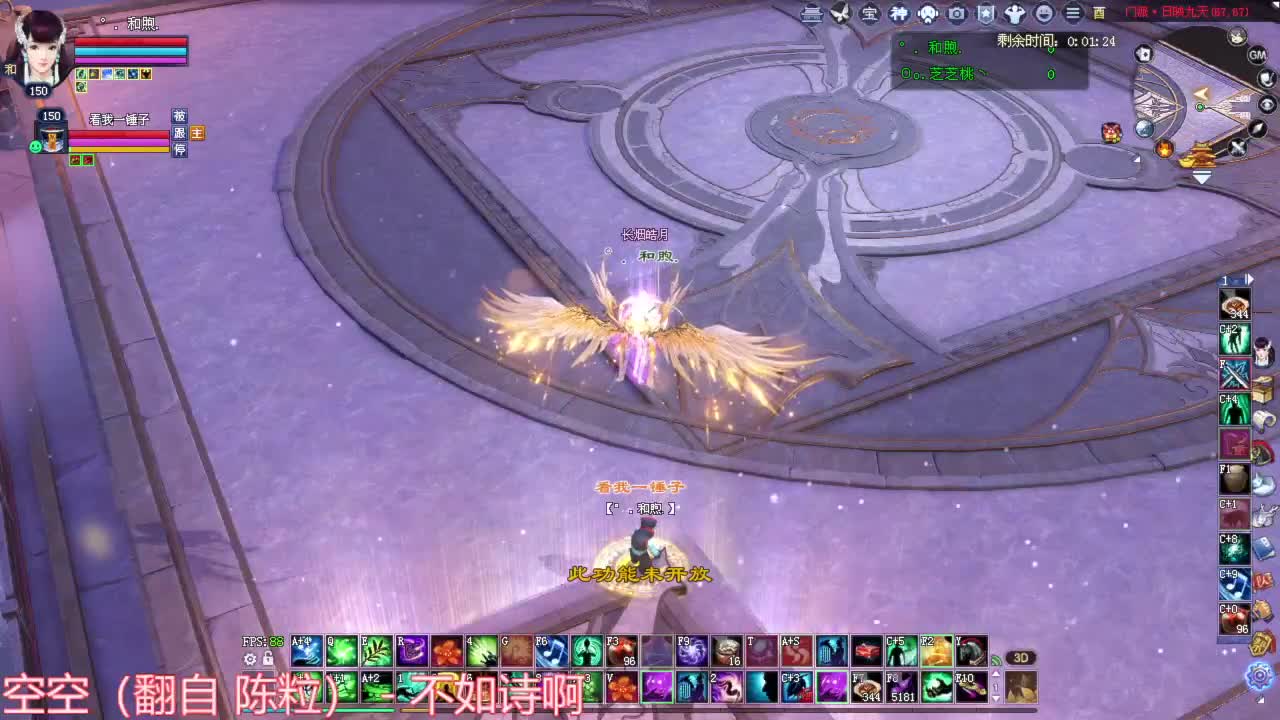Expand the white downward arrow below the minimap
The height and width of the screenshot is (720, 1280).
click(1201, 176)
